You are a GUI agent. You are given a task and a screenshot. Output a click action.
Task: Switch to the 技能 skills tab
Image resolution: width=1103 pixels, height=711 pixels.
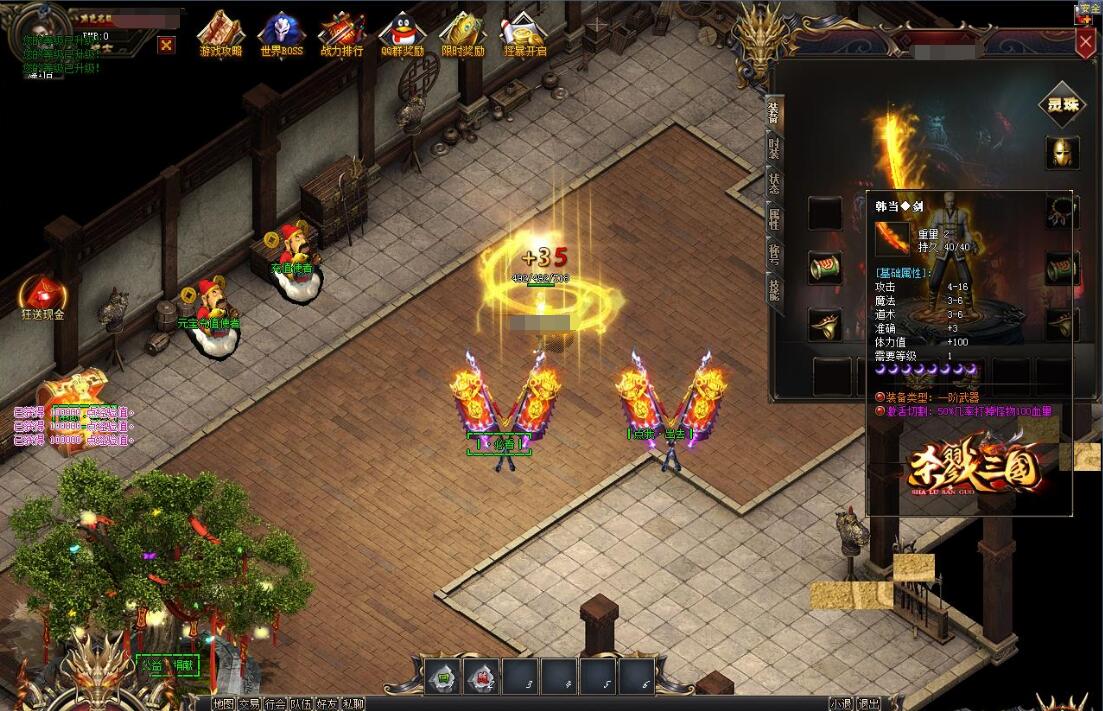(774, 288)
